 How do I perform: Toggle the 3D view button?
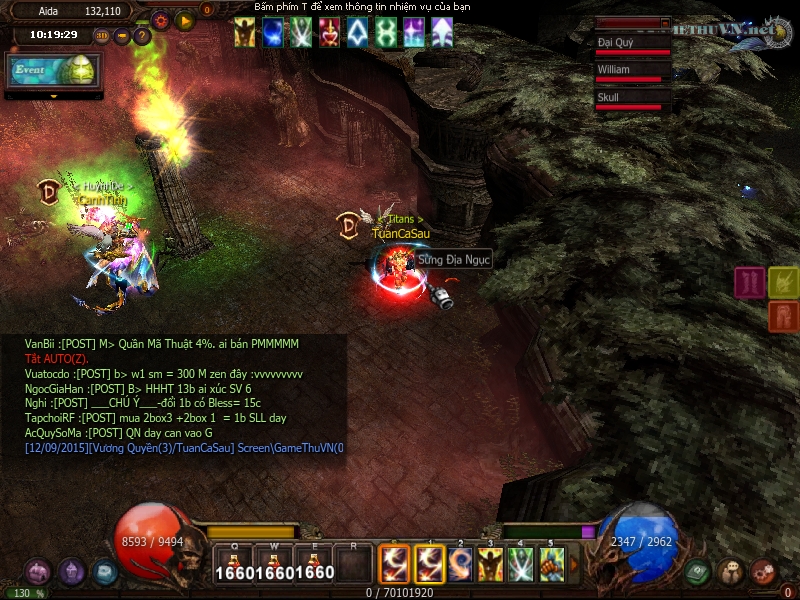[x=103, y=36]
